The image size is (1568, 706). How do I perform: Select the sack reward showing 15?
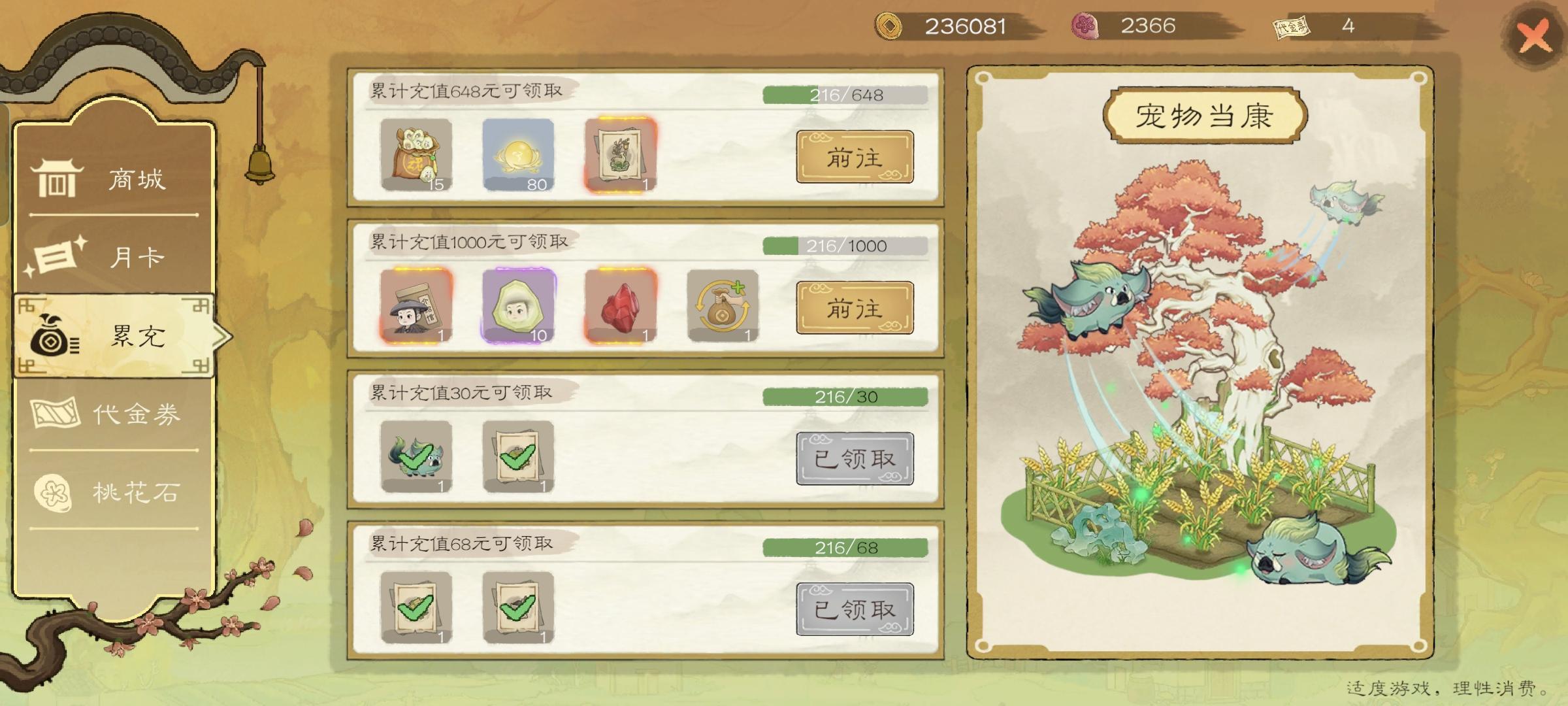tap(416, 155)
